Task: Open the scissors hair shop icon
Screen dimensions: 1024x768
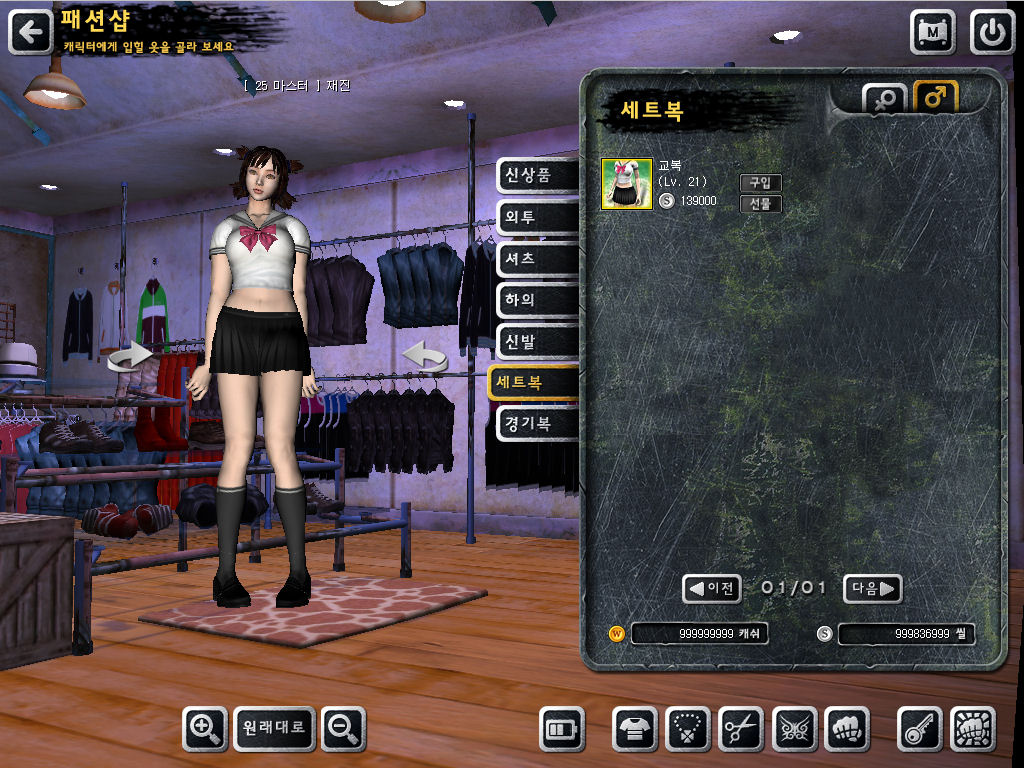Action: tap(741, 729)
